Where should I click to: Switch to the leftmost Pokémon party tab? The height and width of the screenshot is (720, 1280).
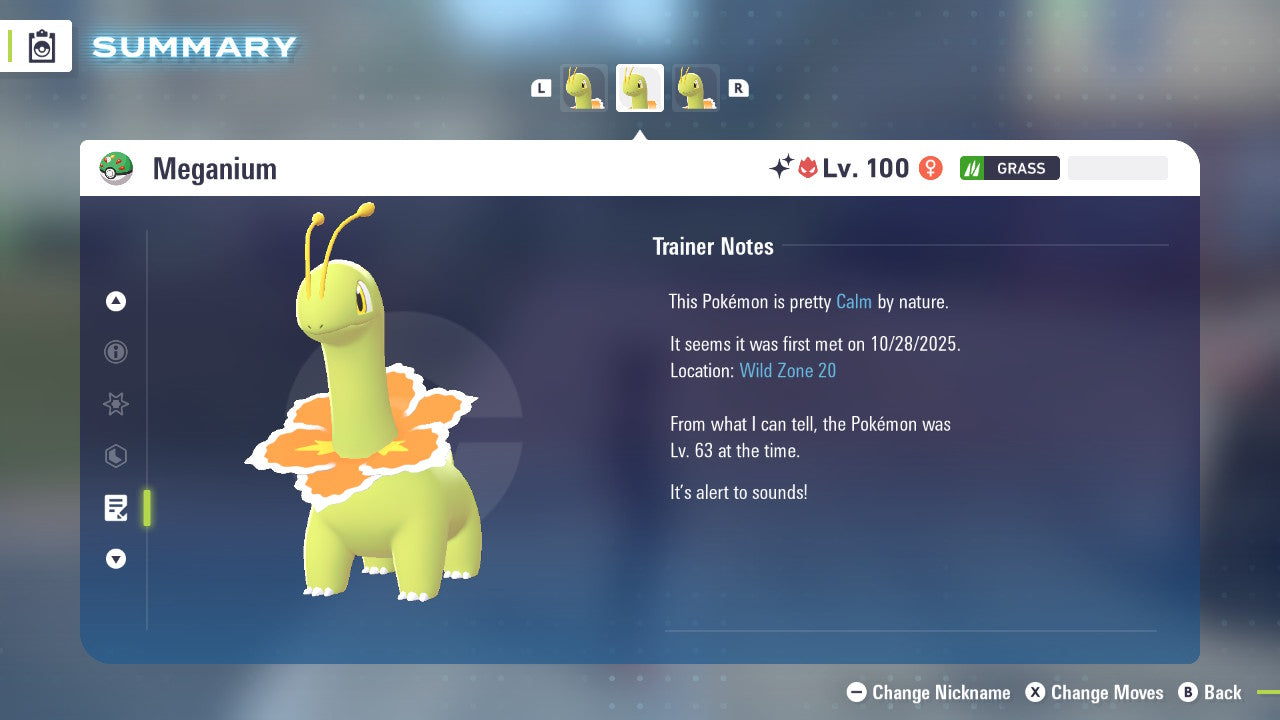pos(583,87)
